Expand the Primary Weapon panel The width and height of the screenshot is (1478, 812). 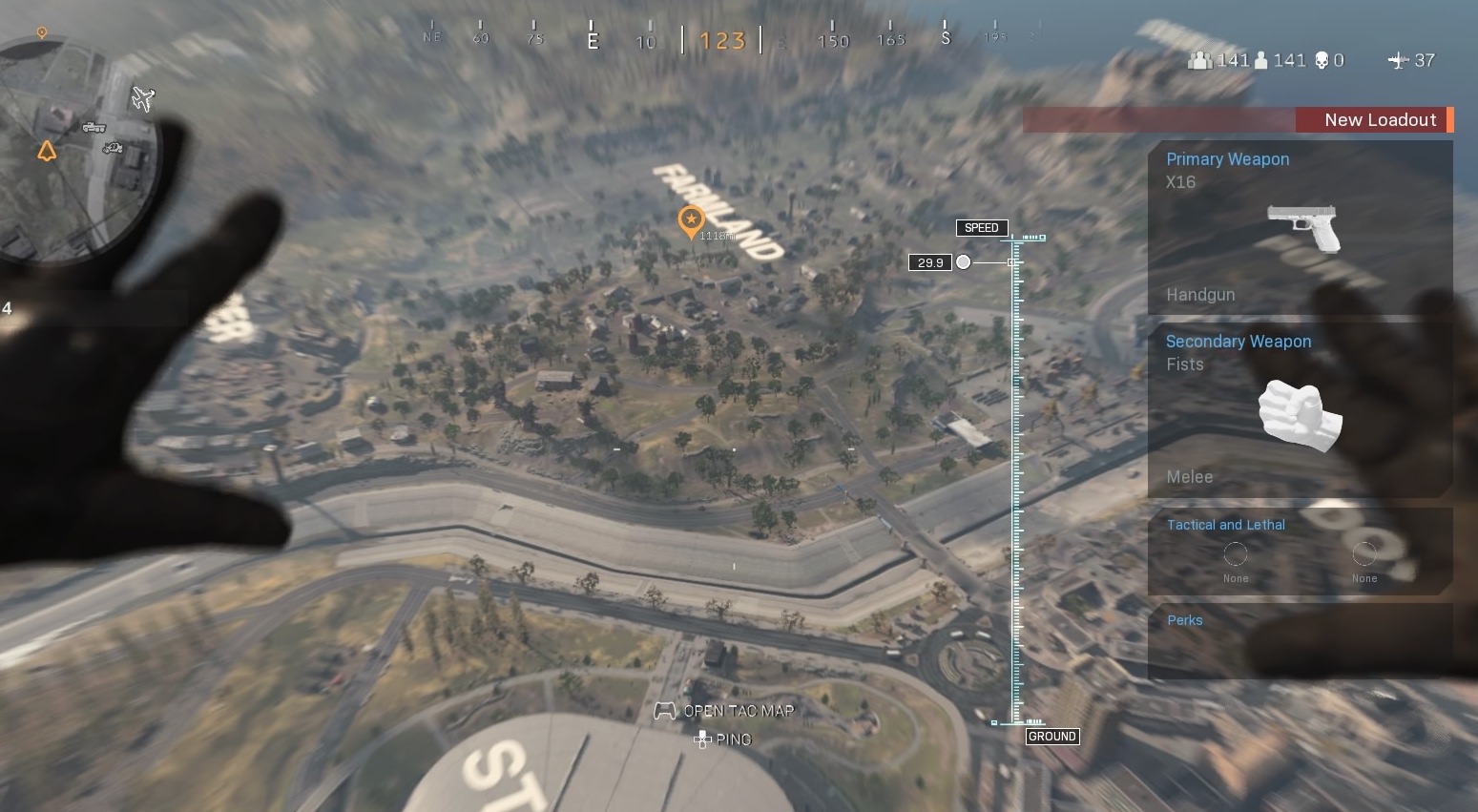pyautogui.click(x=1228, y=159)
